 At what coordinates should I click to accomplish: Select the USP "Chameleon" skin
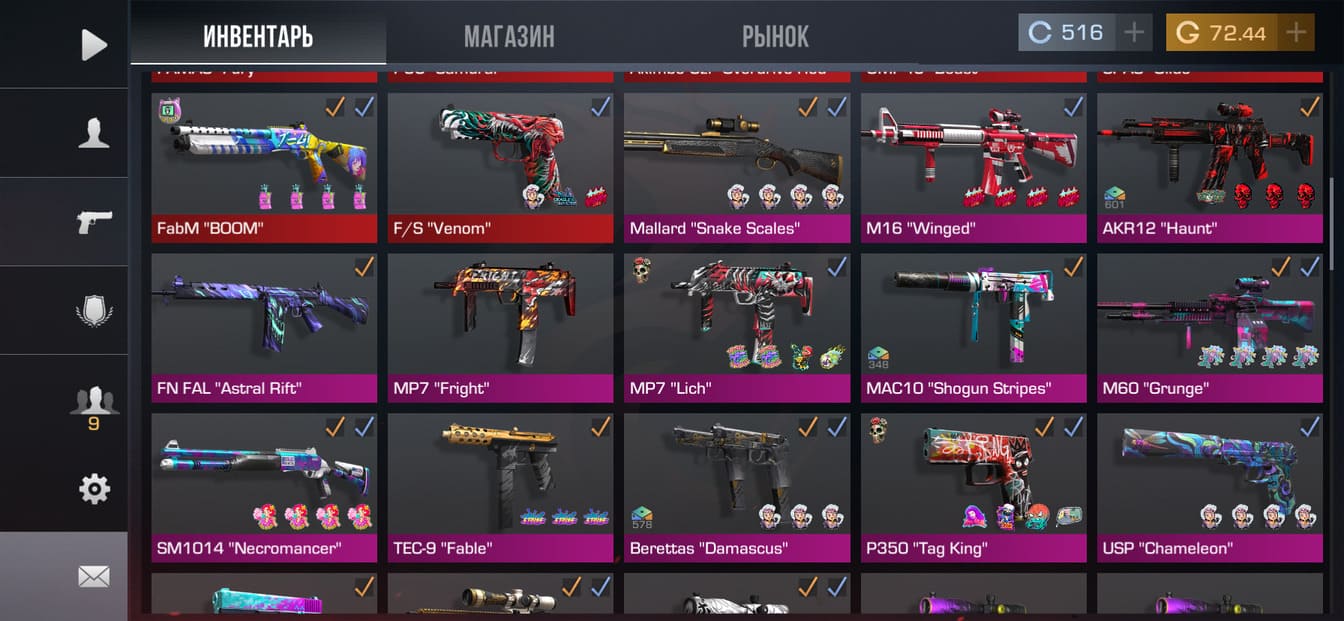(x=1209, y=487)
